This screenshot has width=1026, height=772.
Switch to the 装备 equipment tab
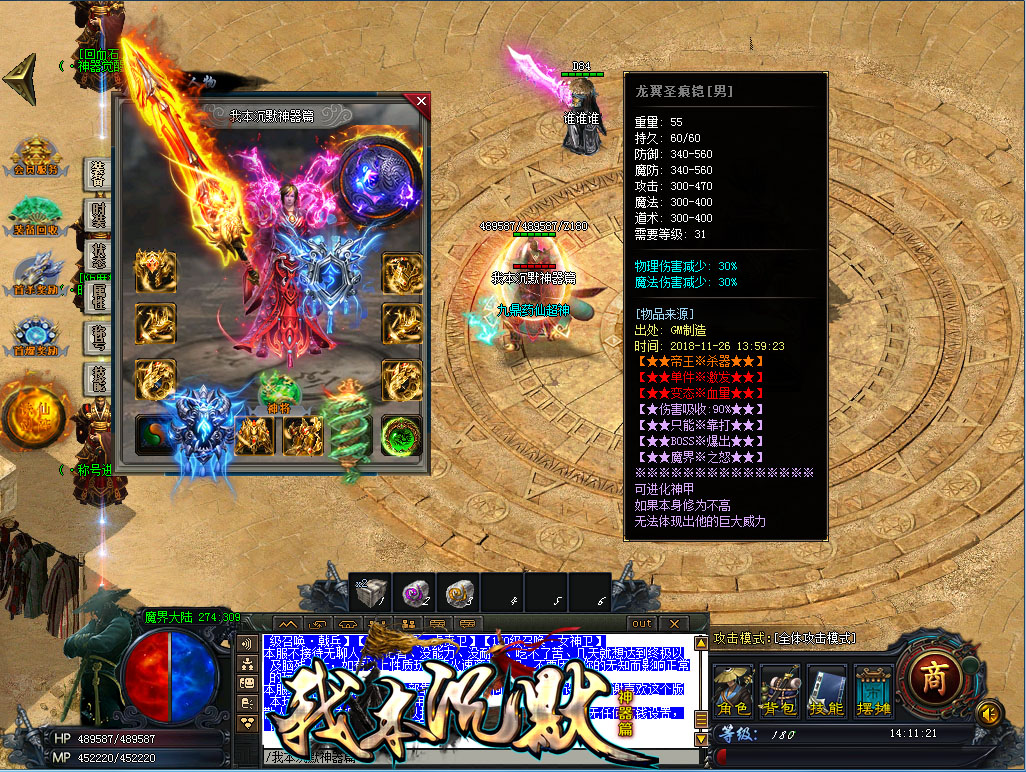(x=98, y=173)
